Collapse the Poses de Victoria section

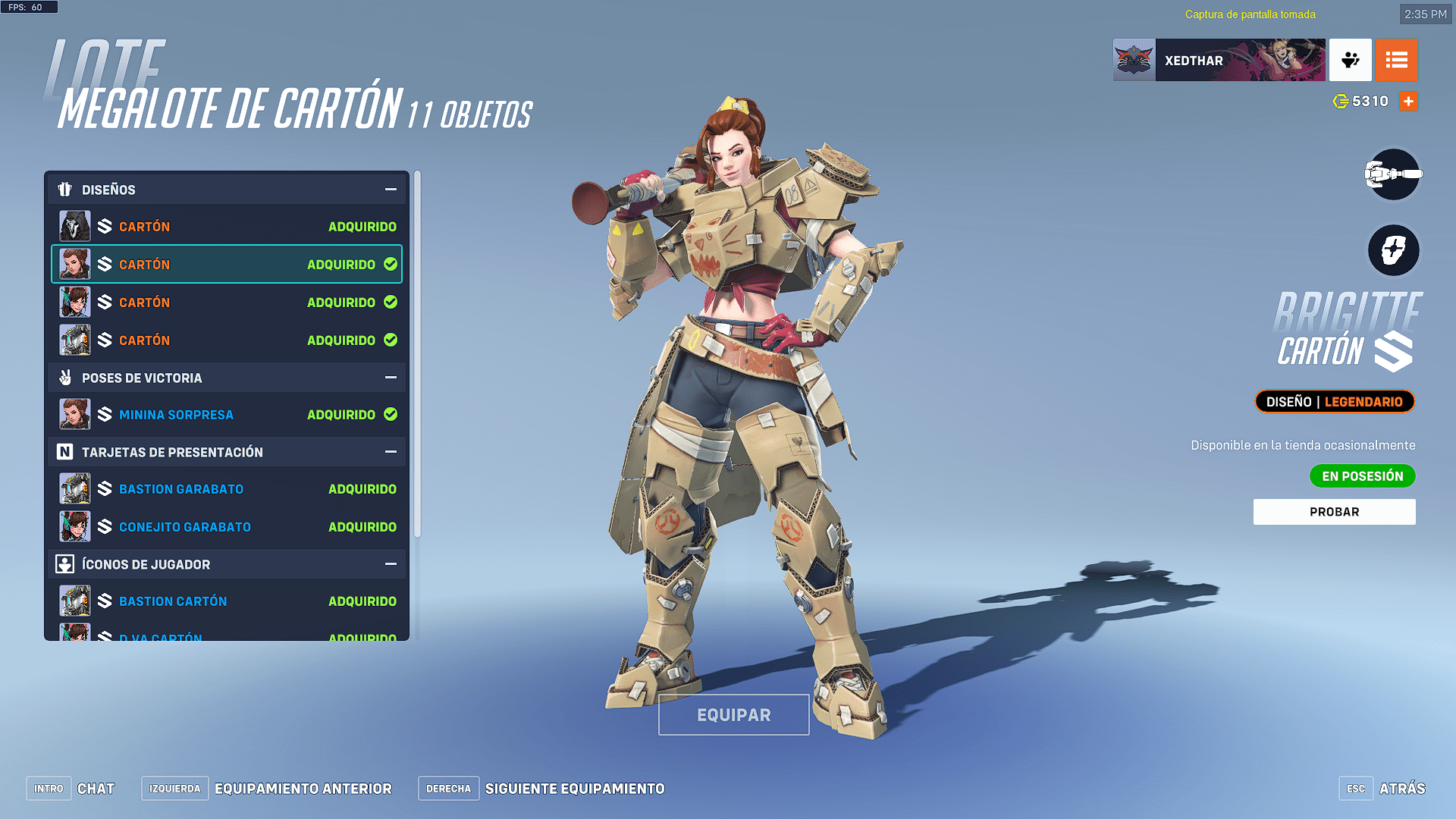coord(391,378)
